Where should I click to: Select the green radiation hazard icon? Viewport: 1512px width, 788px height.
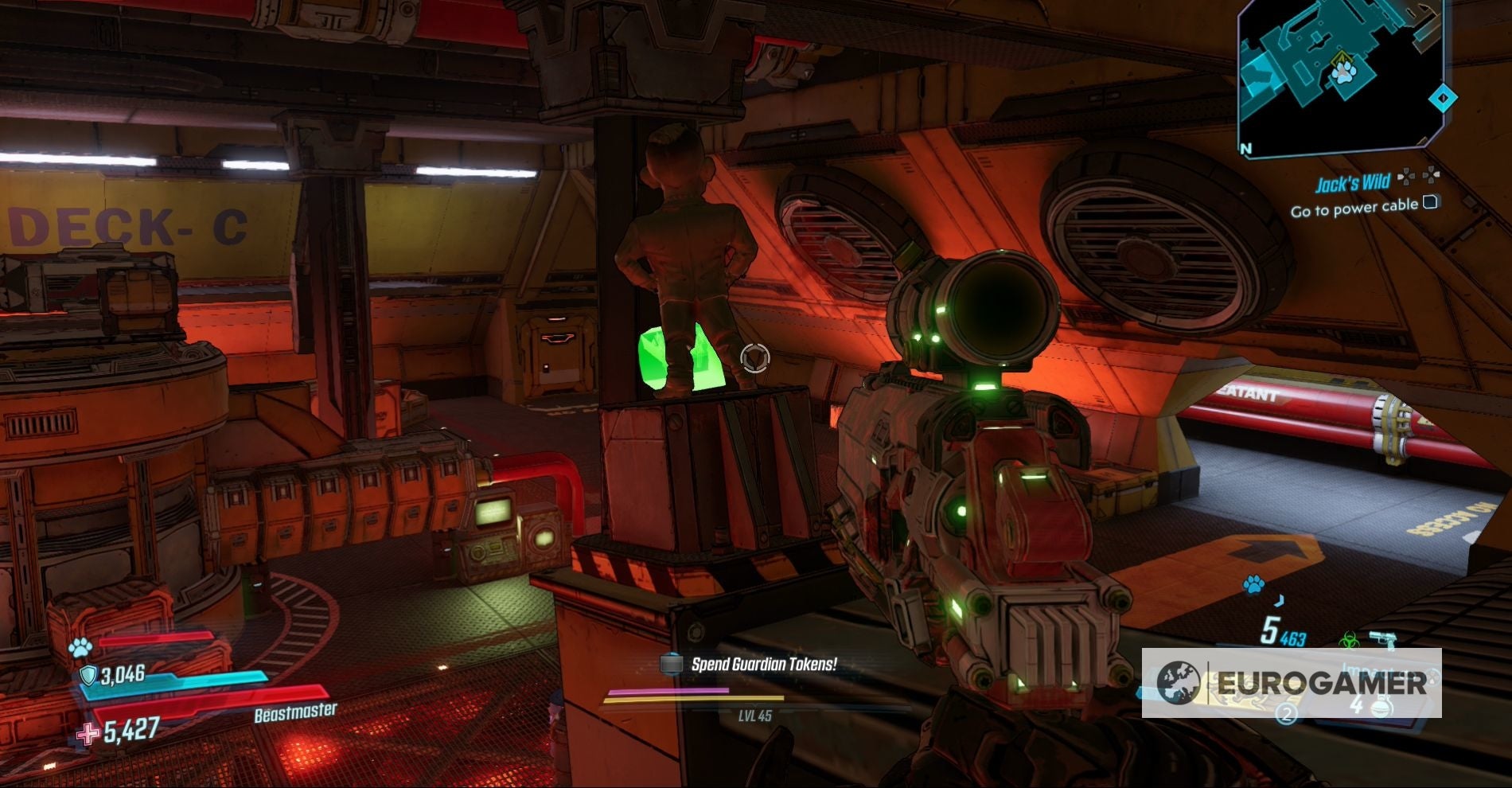pos(1350,640)
